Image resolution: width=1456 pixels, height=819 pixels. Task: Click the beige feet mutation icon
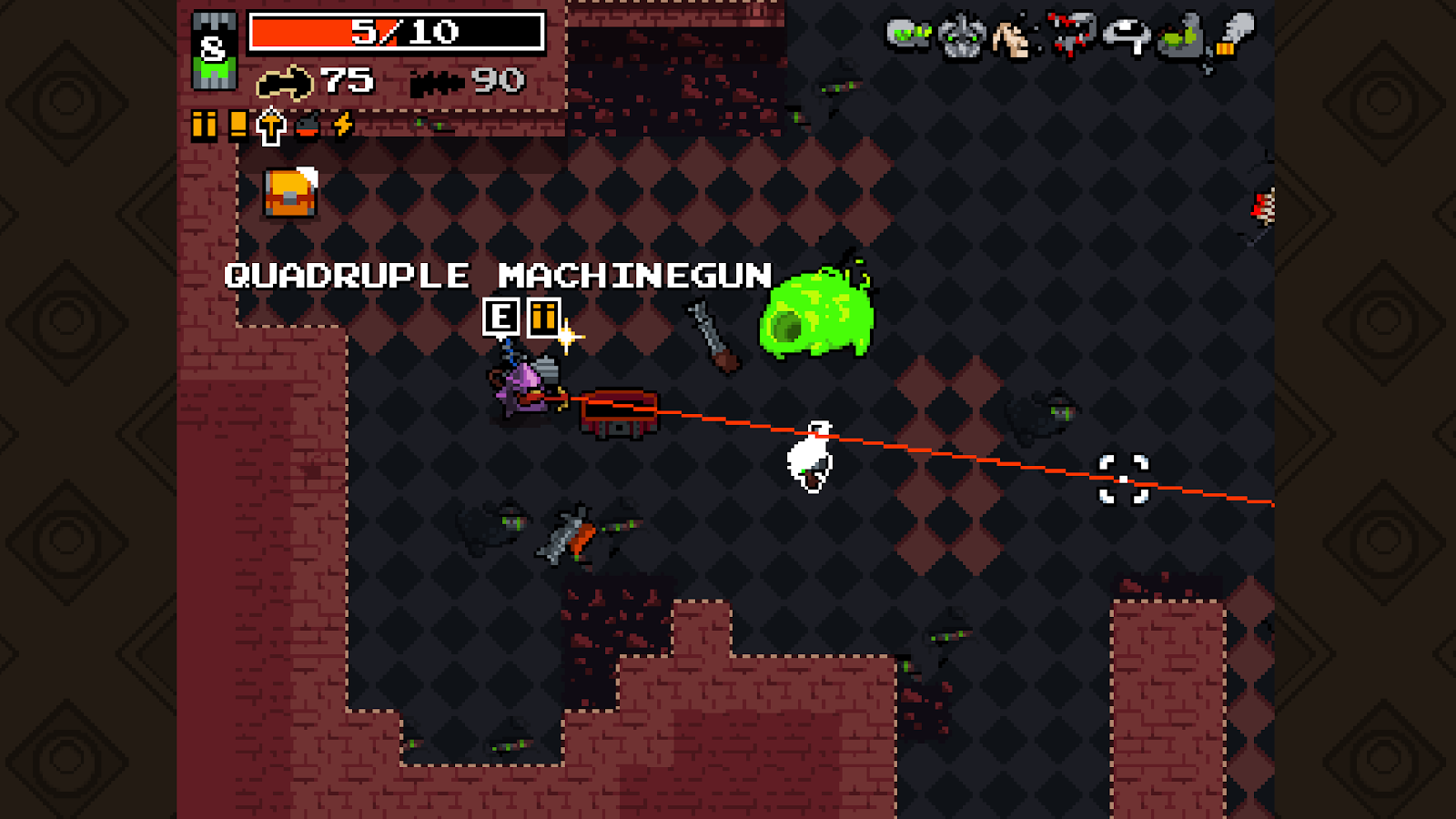click(x=1012, y=38)
